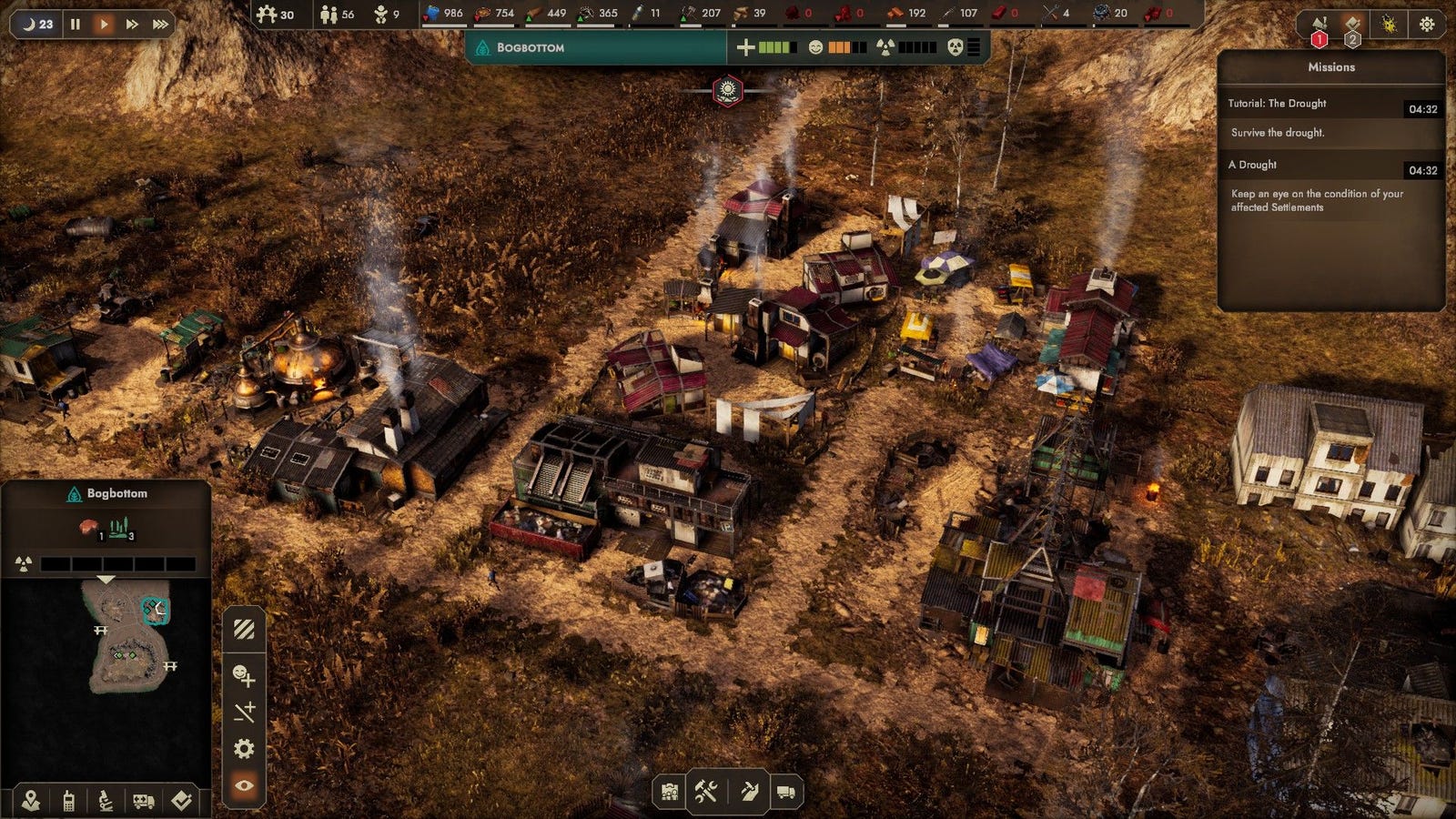This screenshot has height=819, width=1456.
Task: Open the truck logistics menu
Action: 785,792
